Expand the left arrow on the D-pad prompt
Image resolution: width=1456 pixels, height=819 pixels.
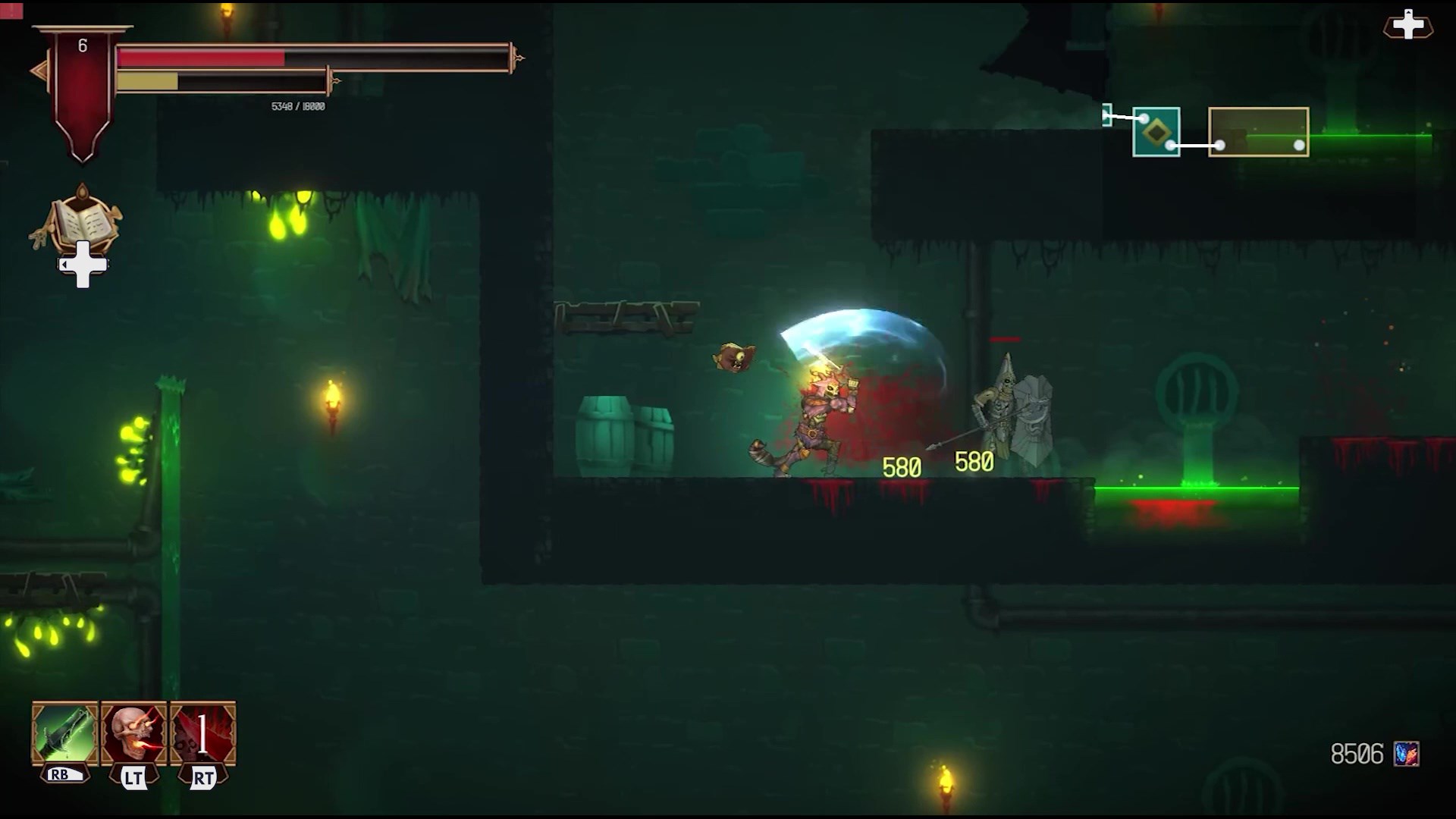64,263
